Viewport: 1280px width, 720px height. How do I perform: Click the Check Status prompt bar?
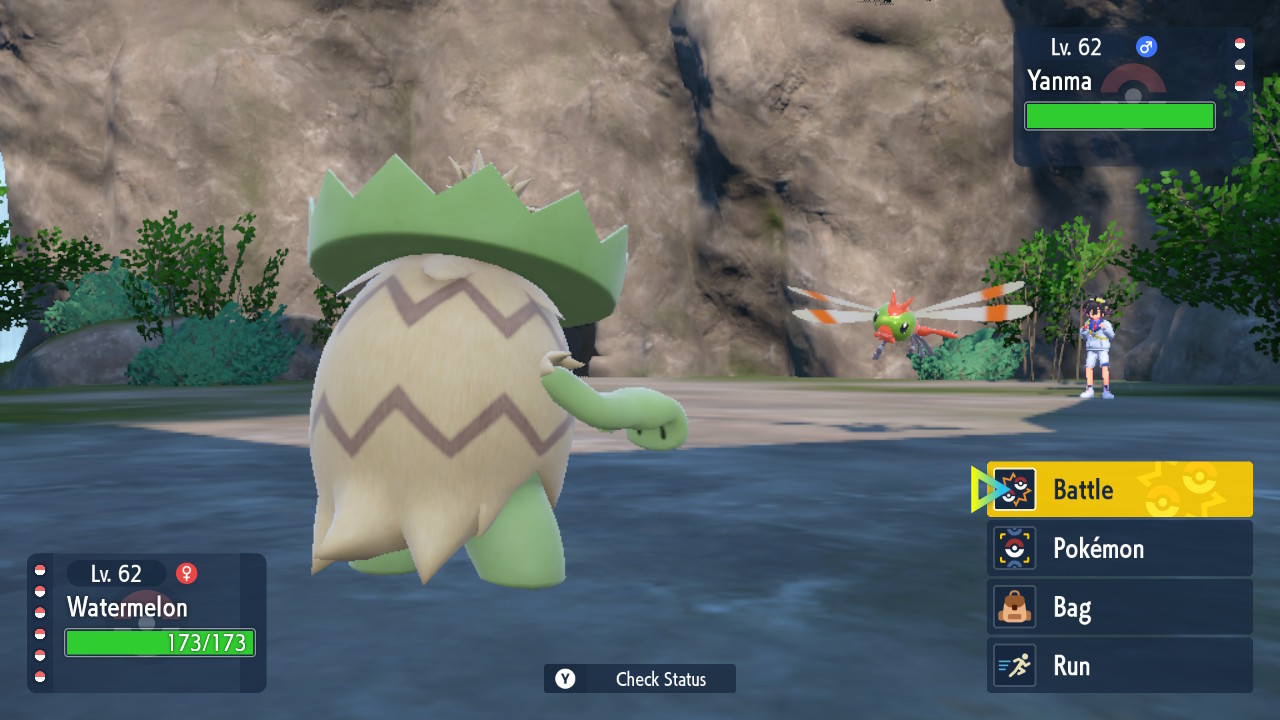[x=640, y=679]
